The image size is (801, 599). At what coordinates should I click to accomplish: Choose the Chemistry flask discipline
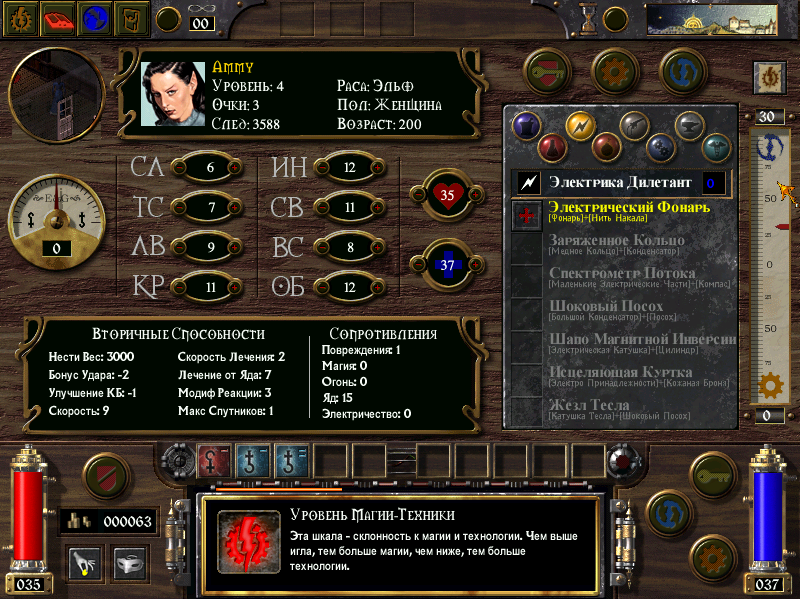(553, 148)
